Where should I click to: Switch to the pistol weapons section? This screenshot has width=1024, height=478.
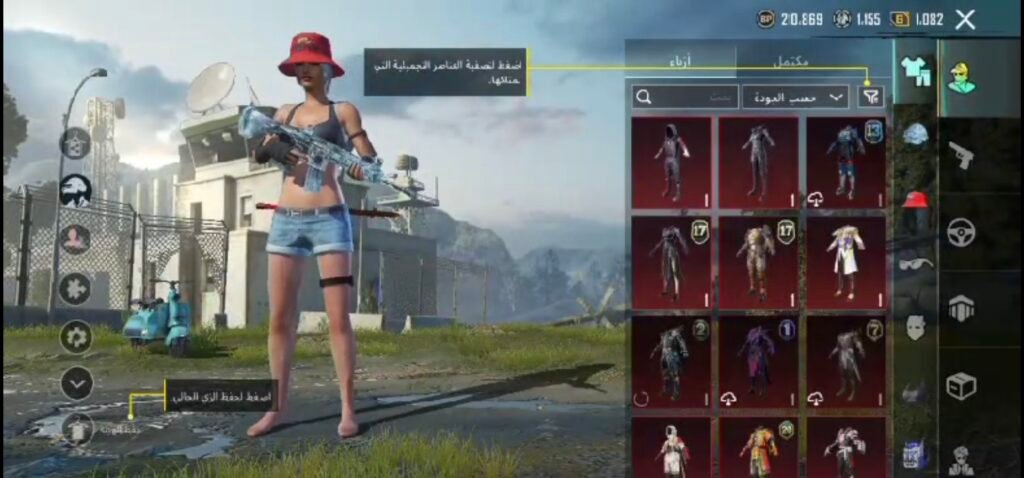(962, 155)
